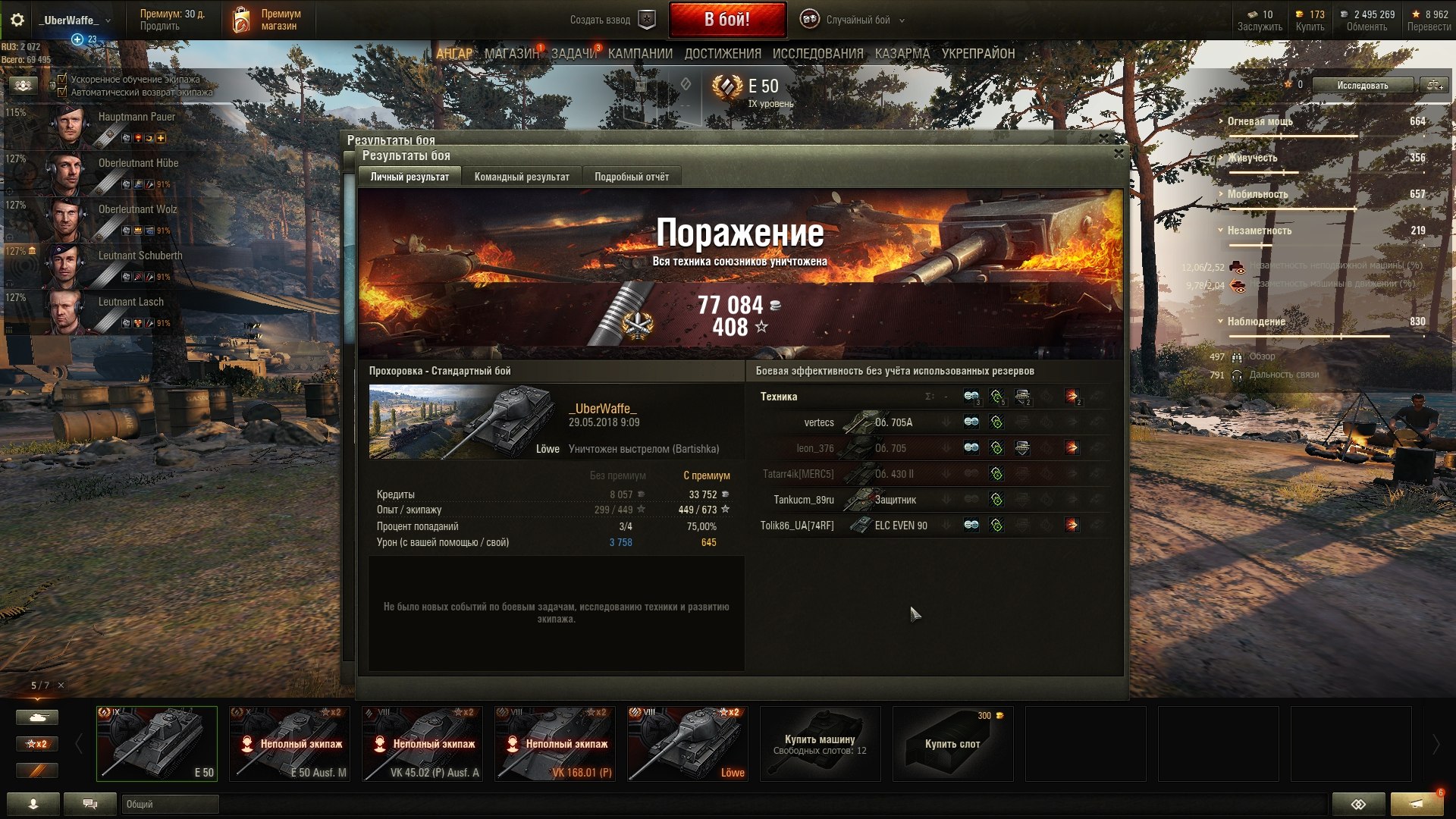Viewport: 1456px width, 819px height.
Task: Click the Исследовать button
Action: (x=1362, y=85)
